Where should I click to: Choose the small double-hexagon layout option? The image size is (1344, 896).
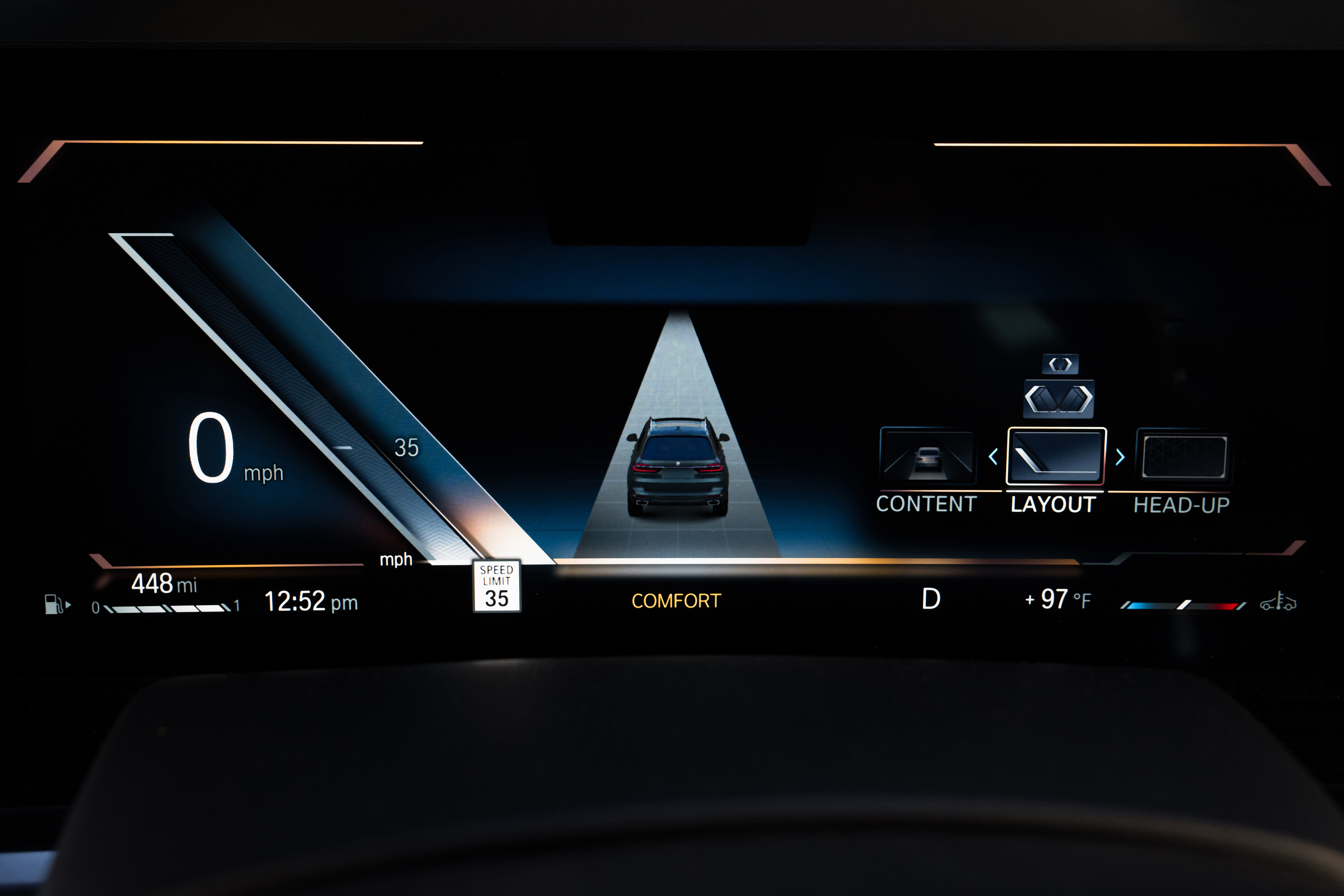(x=1060, y=364)
